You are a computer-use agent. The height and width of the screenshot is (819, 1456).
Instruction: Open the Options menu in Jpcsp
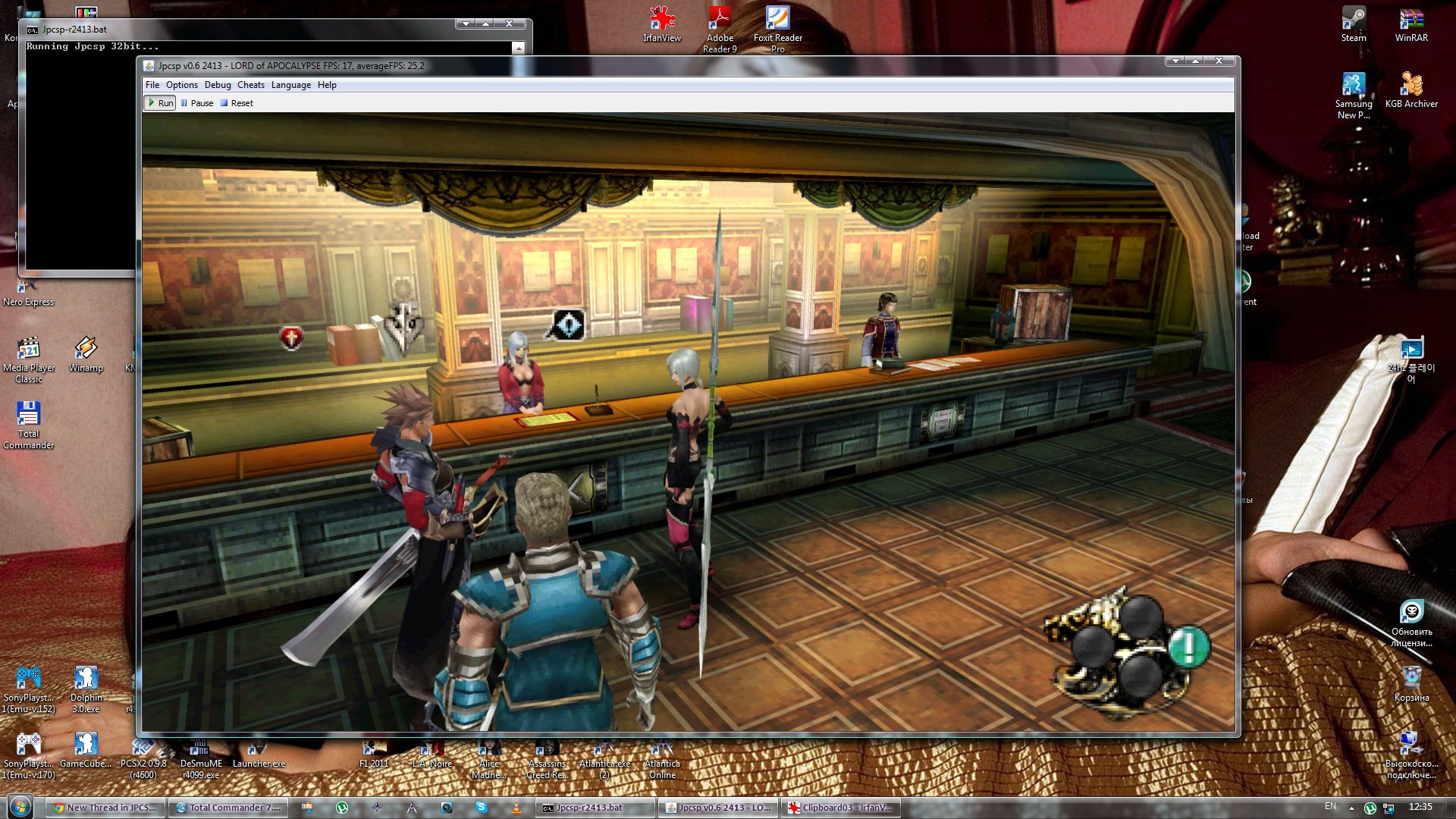[x=181, y=85]
